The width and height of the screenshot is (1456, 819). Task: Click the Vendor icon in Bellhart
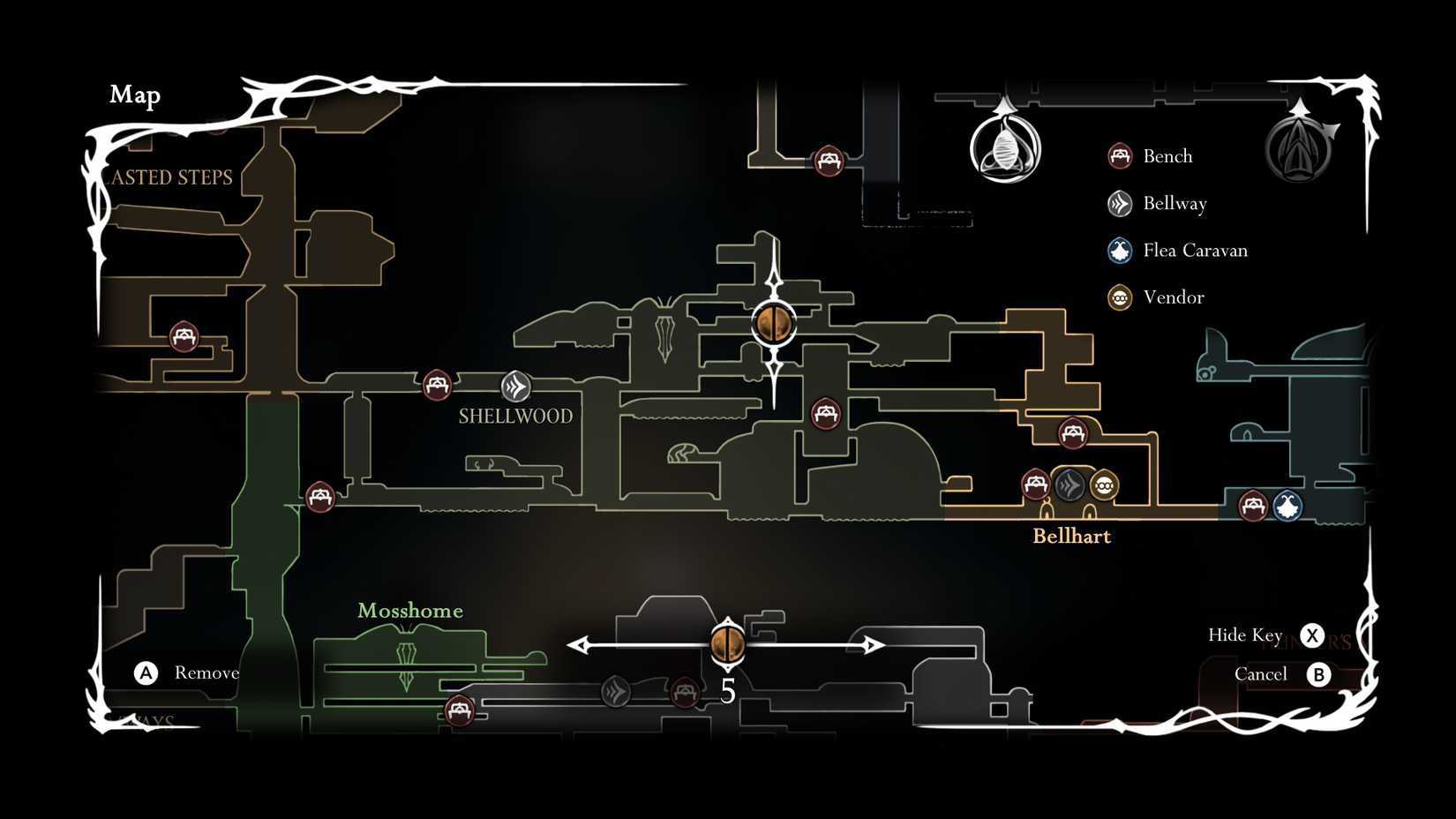(1104, 485)
